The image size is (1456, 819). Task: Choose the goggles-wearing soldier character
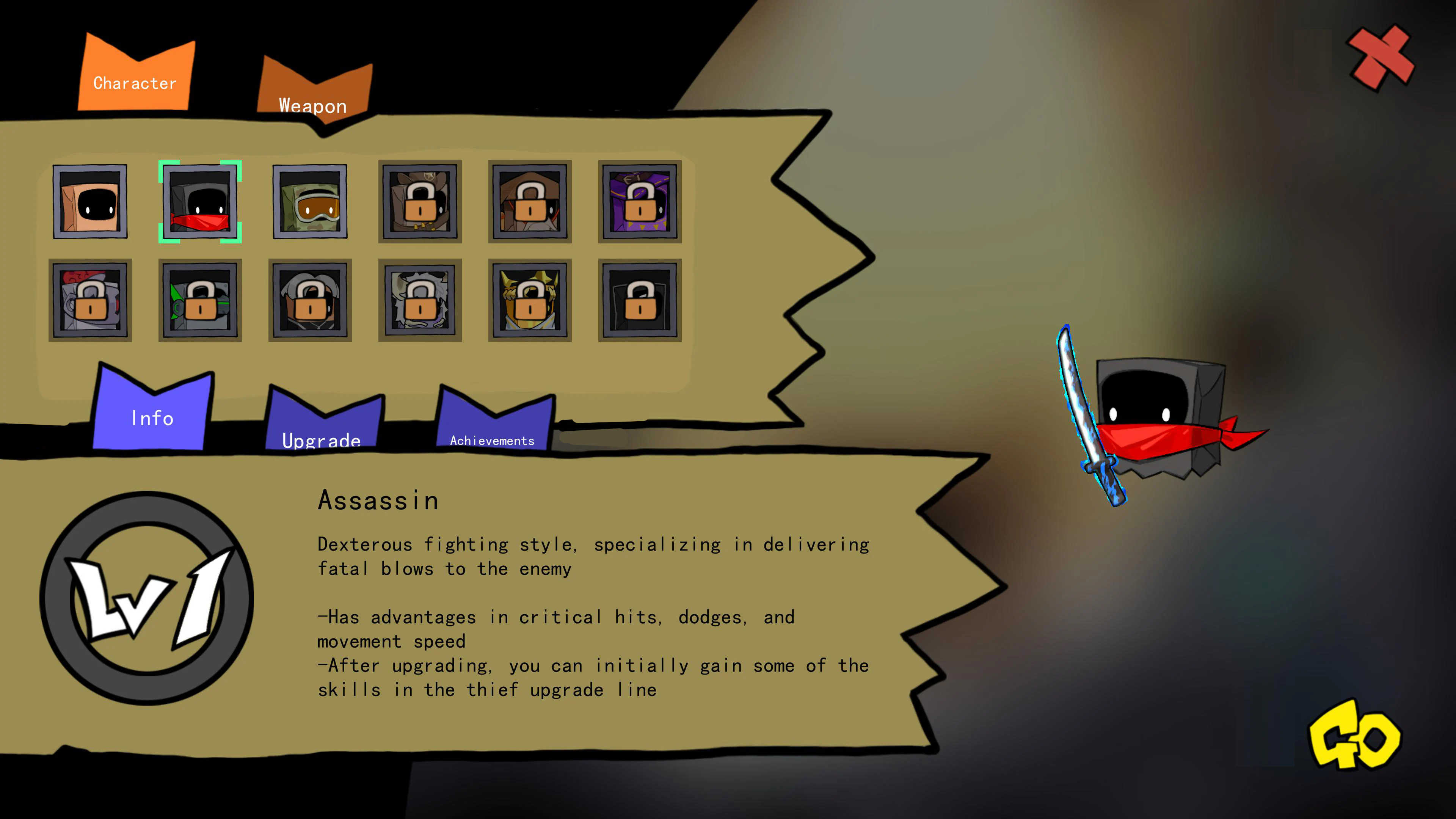[310, 202]
